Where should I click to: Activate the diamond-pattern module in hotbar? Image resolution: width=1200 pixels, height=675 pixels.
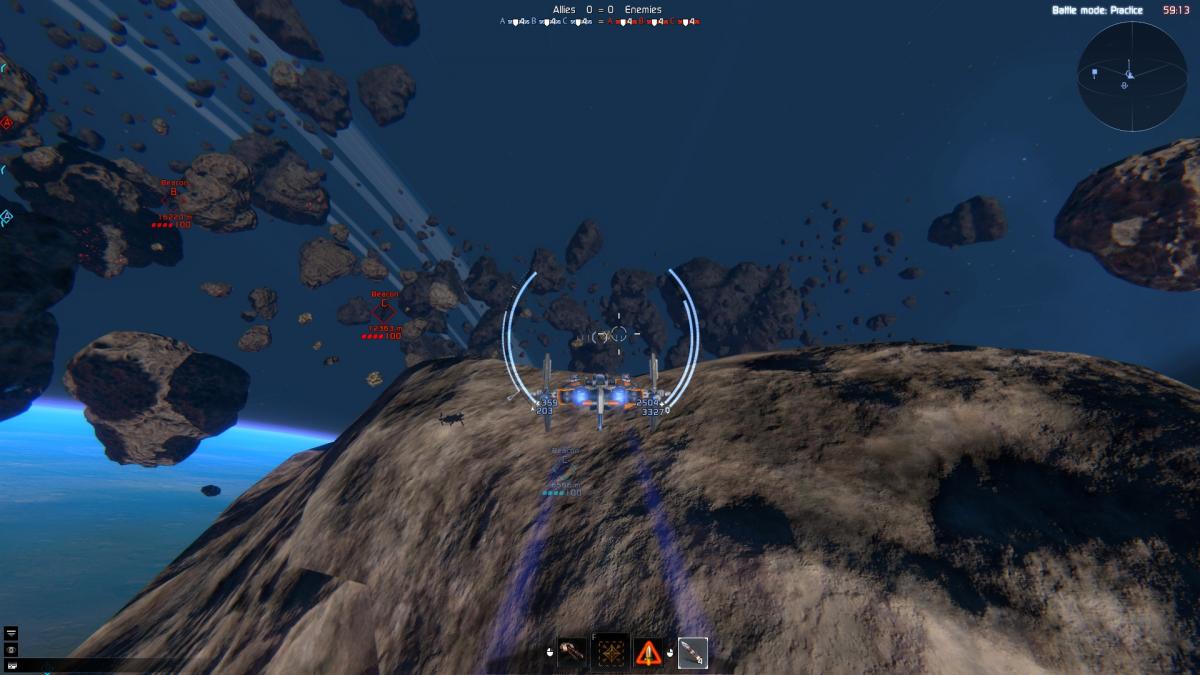(x=609, y=652)
